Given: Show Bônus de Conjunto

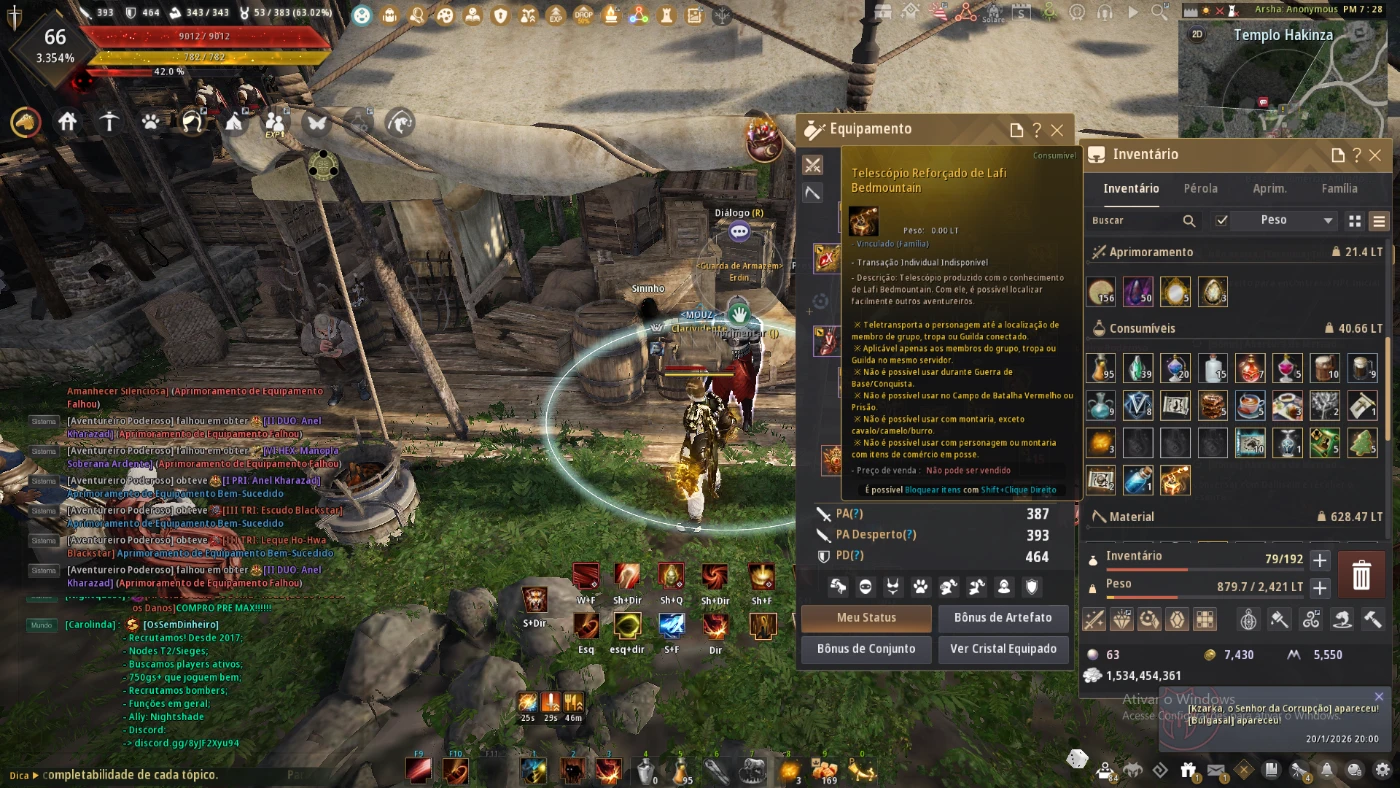Looking at the screenshot, I should (x=866, y=649).
